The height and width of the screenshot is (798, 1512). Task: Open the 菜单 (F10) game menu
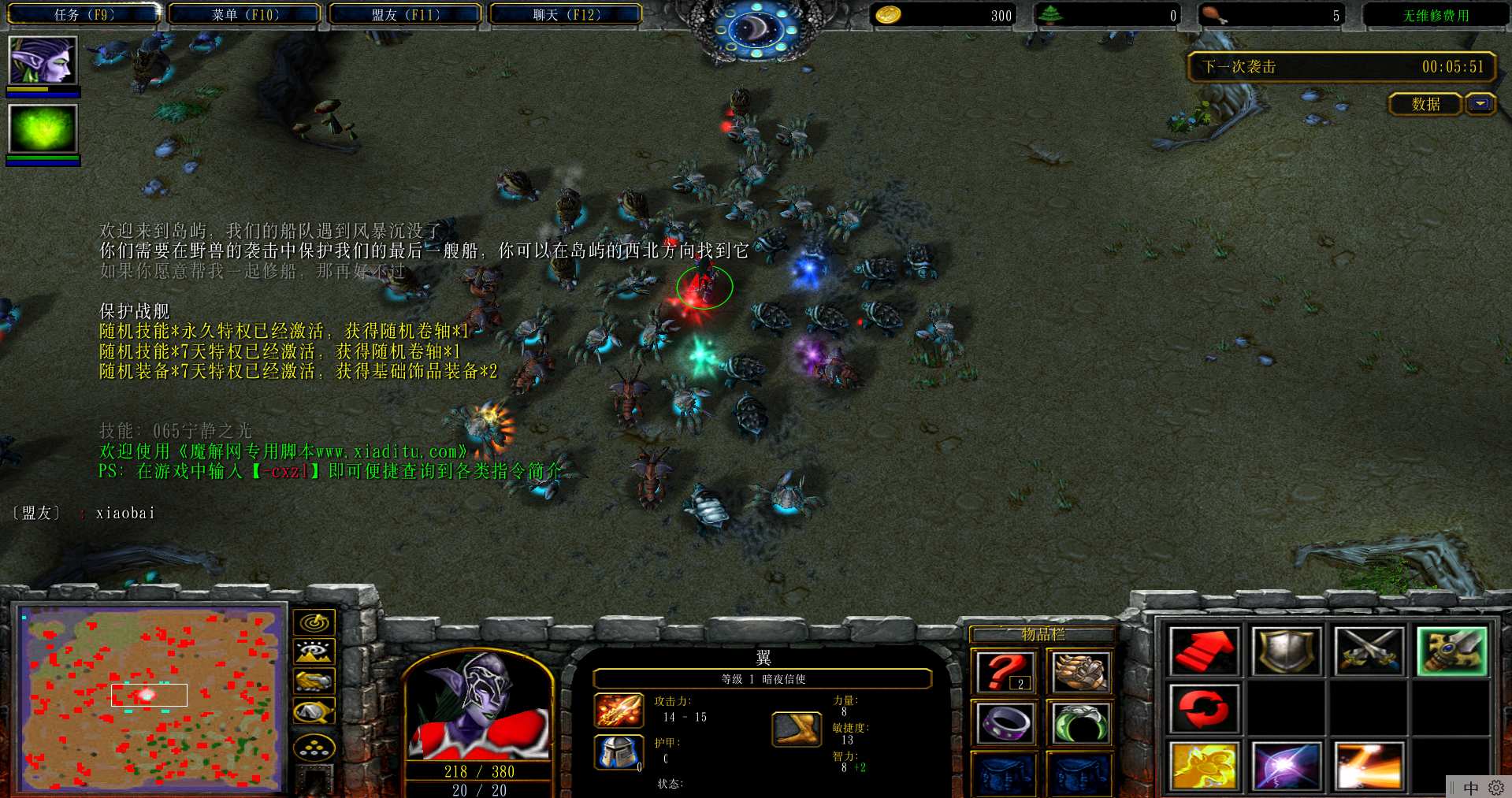(245, 14)
